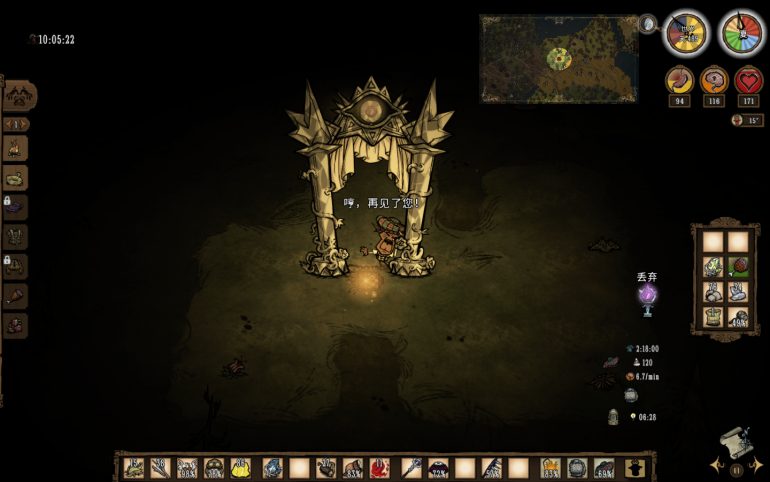Select the first hotbar slot item
The width and height of the screenshot is (770, 482).
133,468
